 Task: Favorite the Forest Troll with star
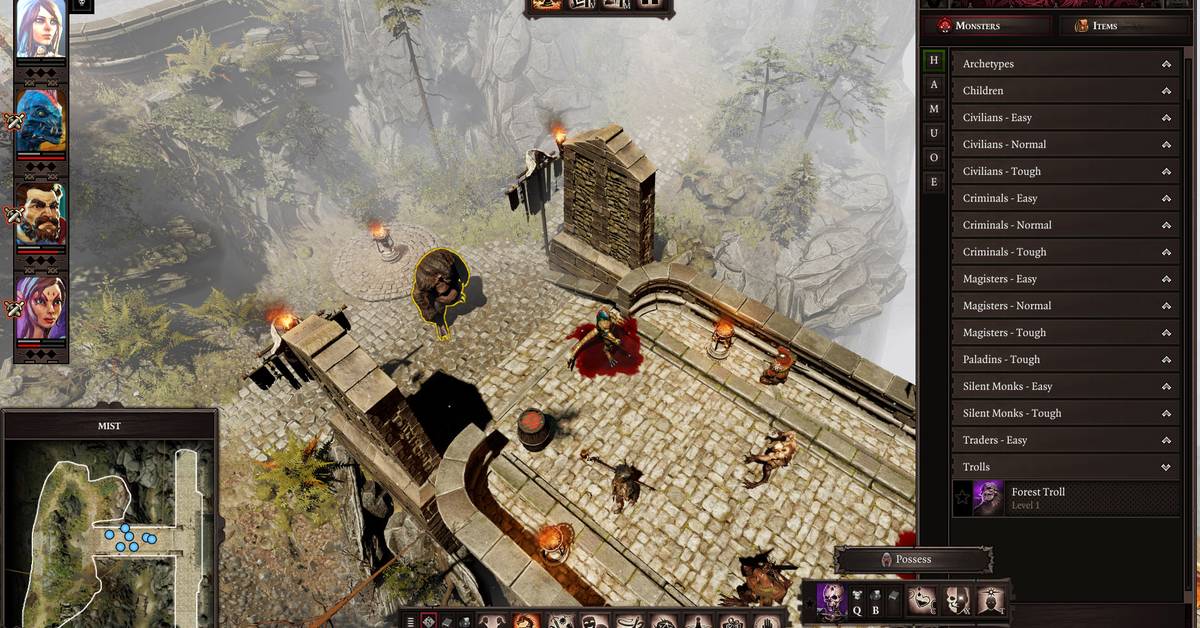(962, 498)
